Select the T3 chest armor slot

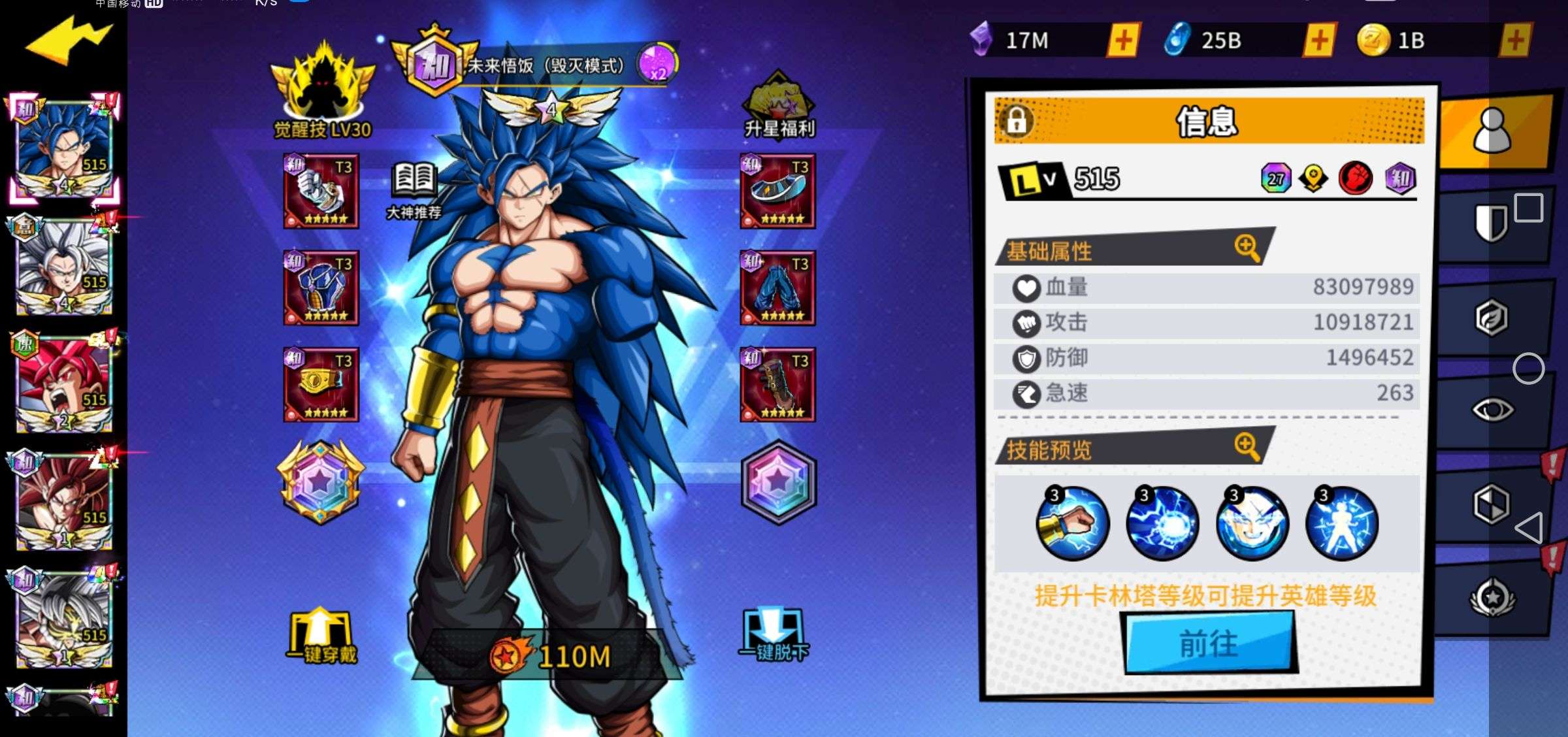tap(321, 287)
